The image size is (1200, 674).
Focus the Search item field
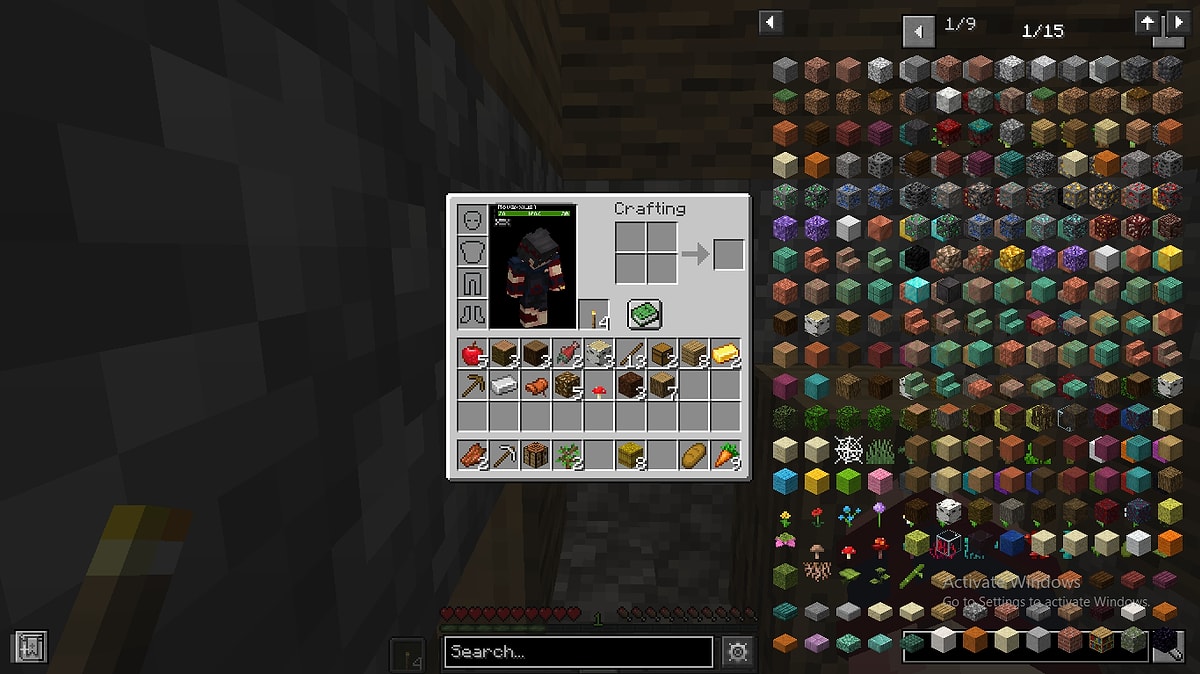pyautogui.click(x=578, y=652)
